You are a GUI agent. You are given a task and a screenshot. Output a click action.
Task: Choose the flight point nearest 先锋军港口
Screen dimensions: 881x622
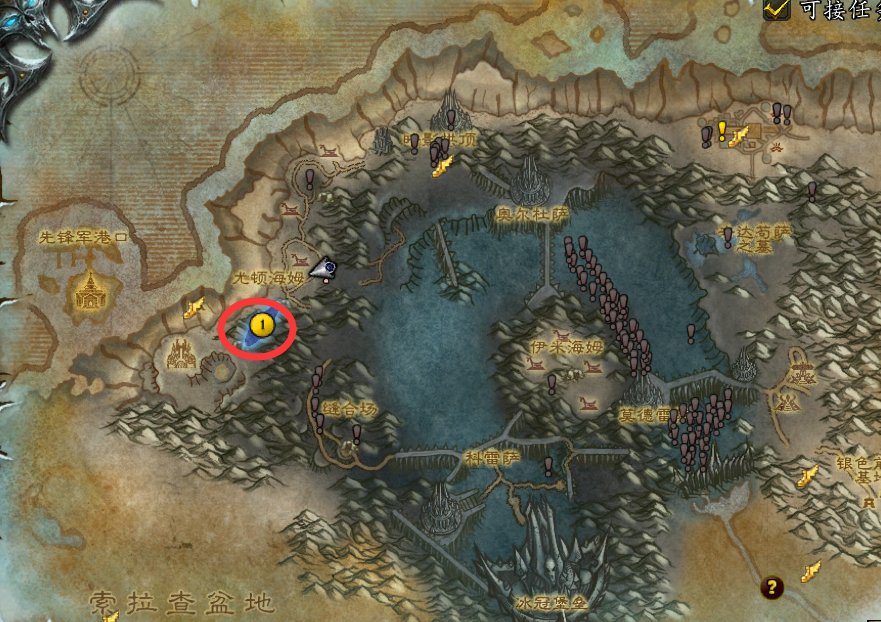(x=194, y=306)
